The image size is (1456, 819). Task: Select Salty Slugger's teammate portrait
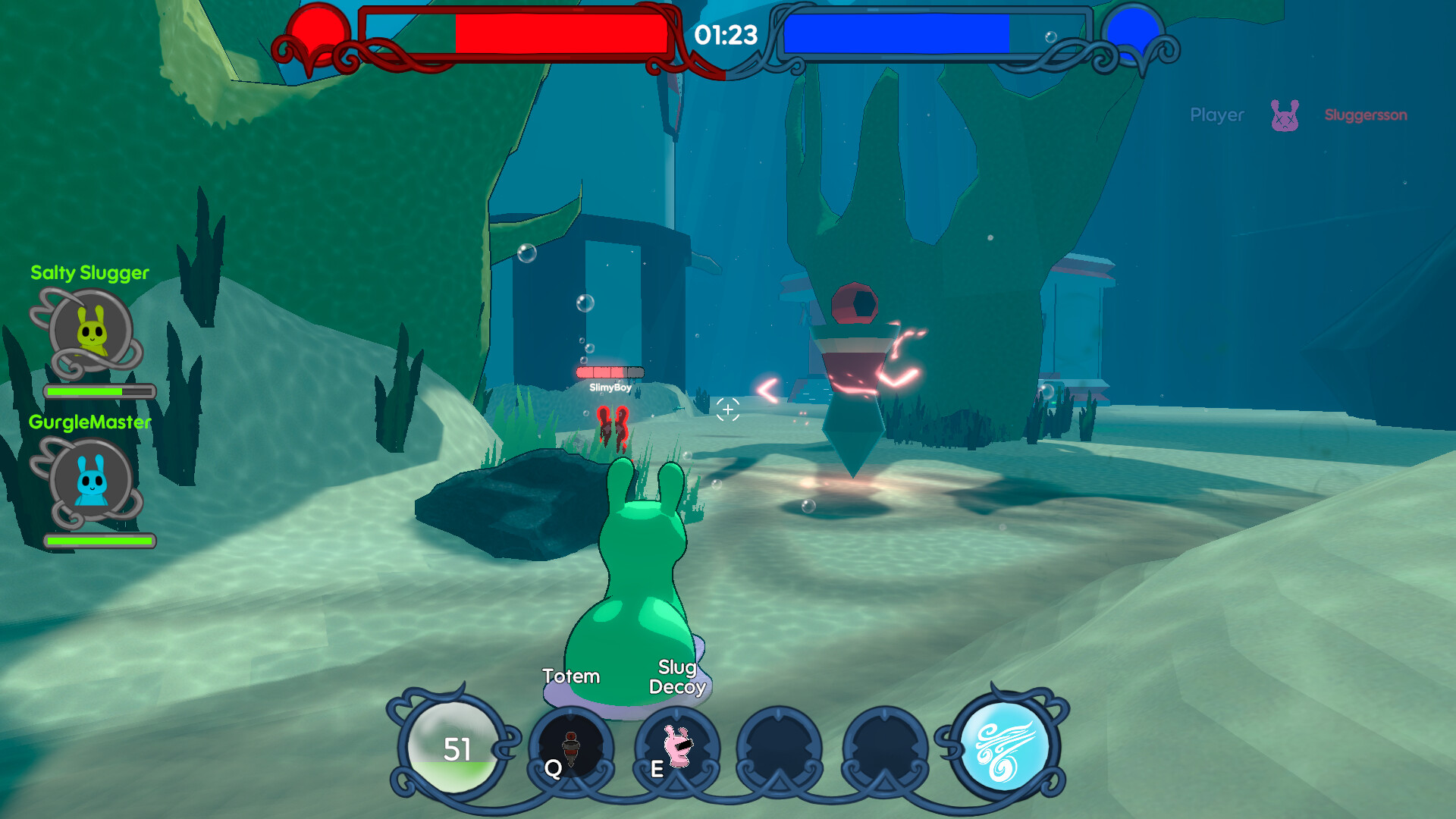91,331
